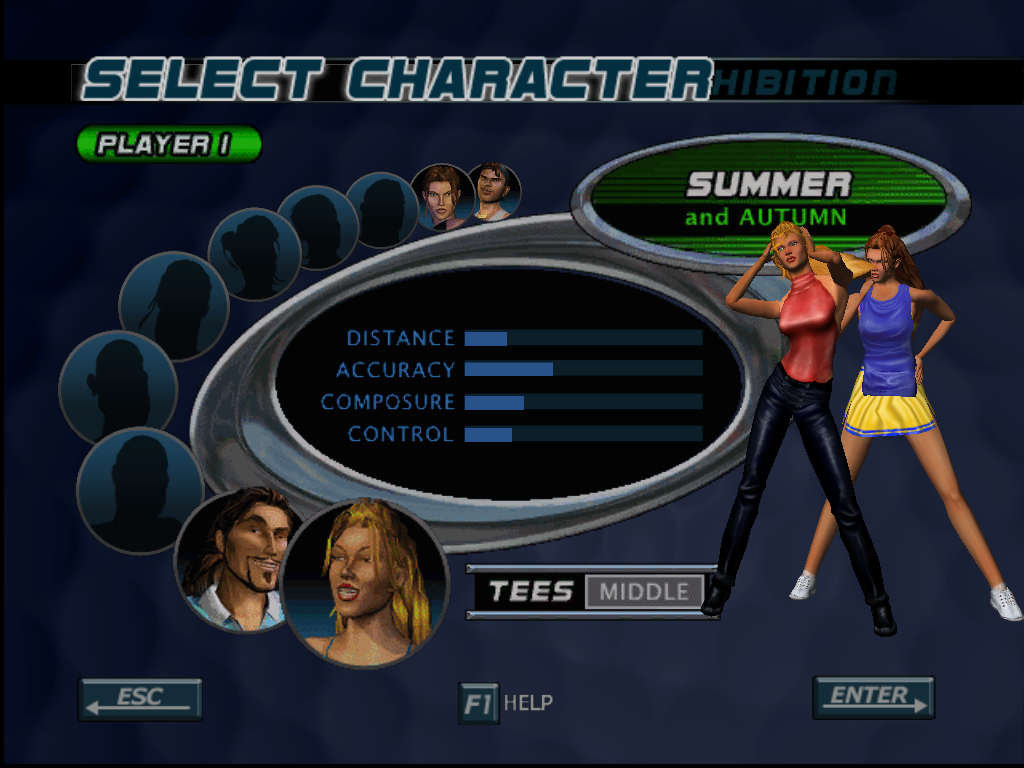The height and width of the screenshot is (768, 1024).
Task: Choose the long-haired goateed man portrait
Action: coord(236,556)
